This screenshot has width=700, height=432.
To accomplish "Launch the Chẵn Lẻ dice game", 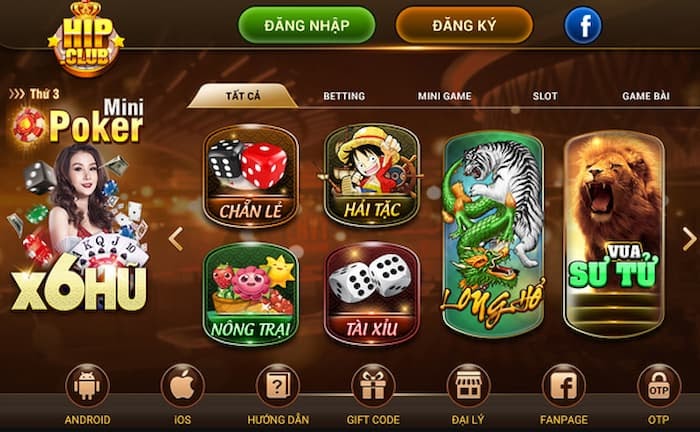I will 251,175.
